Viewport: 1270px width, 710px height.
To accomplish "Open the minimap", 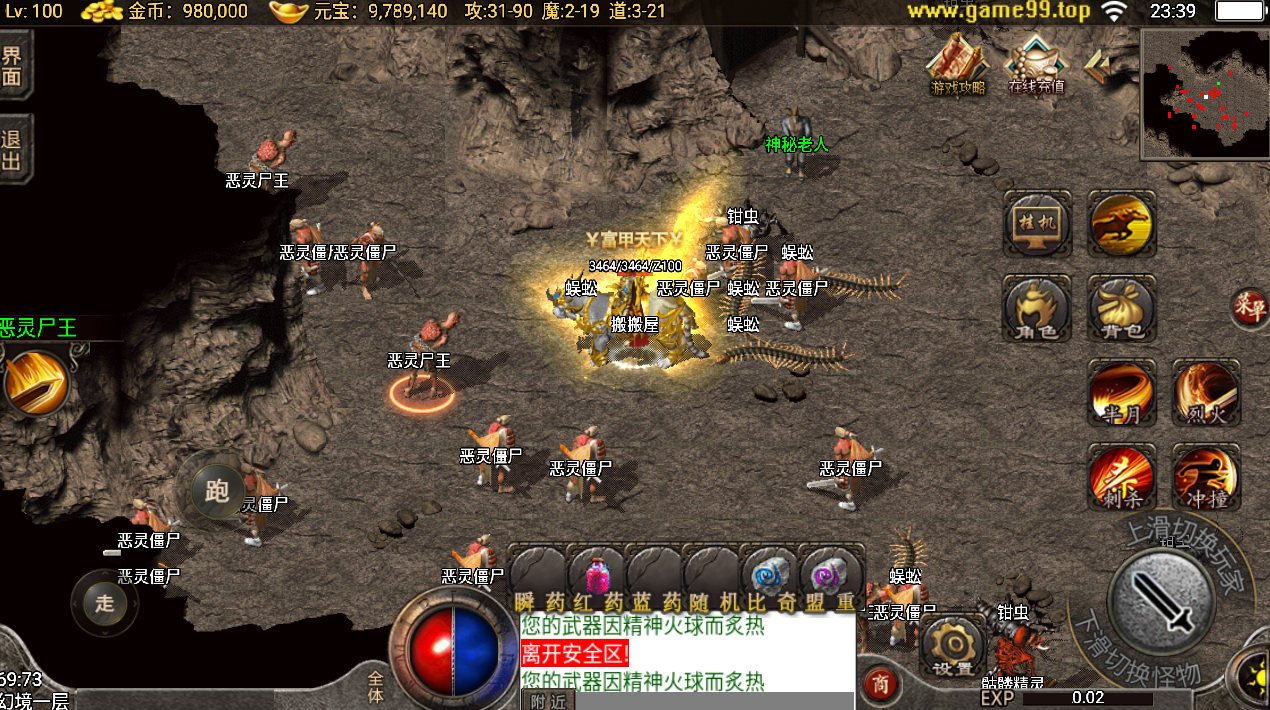I will coord(1204,93).
